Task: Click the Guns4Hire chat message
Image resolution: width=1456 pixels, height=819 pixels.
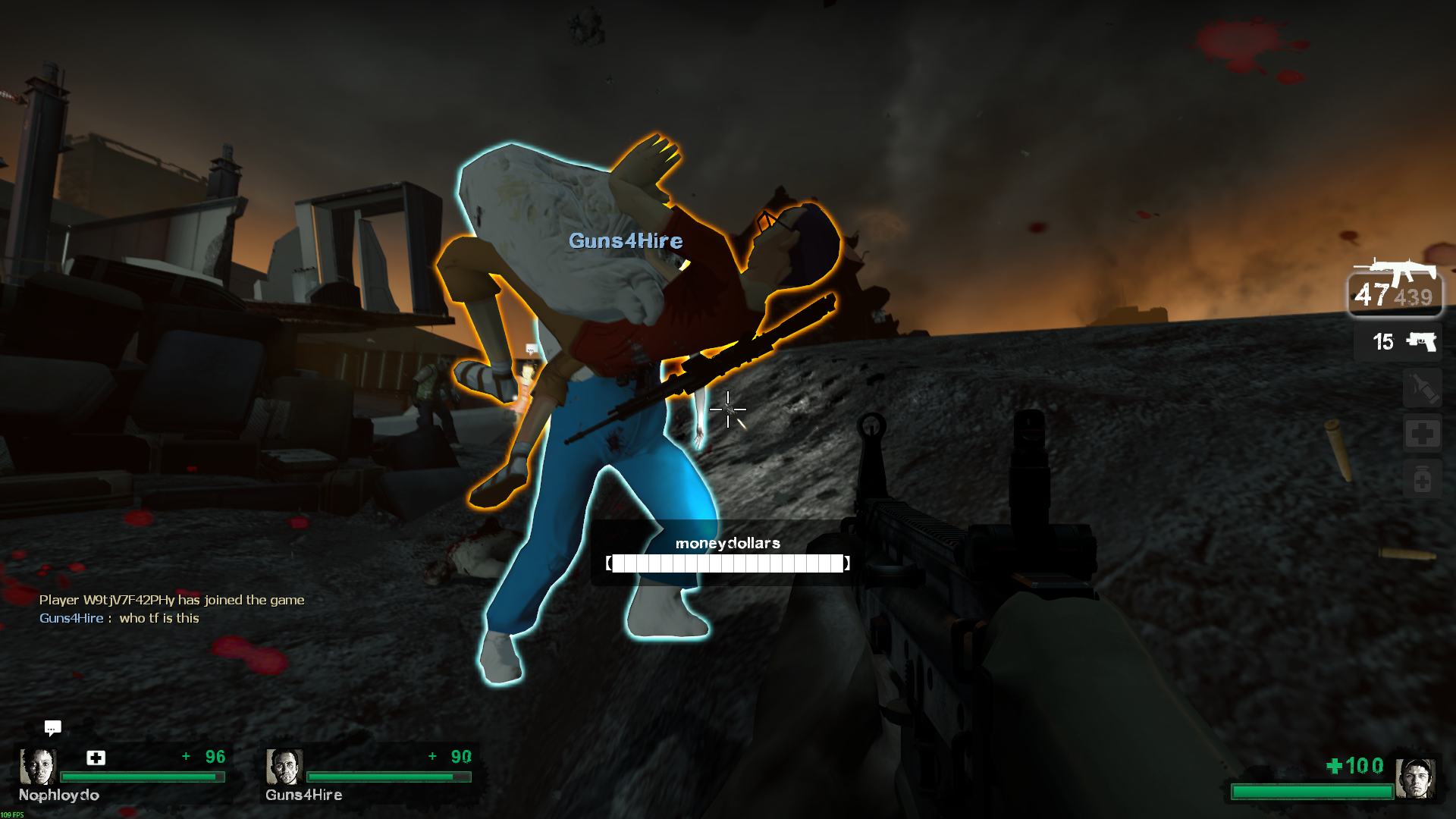Action: point(119,618)
